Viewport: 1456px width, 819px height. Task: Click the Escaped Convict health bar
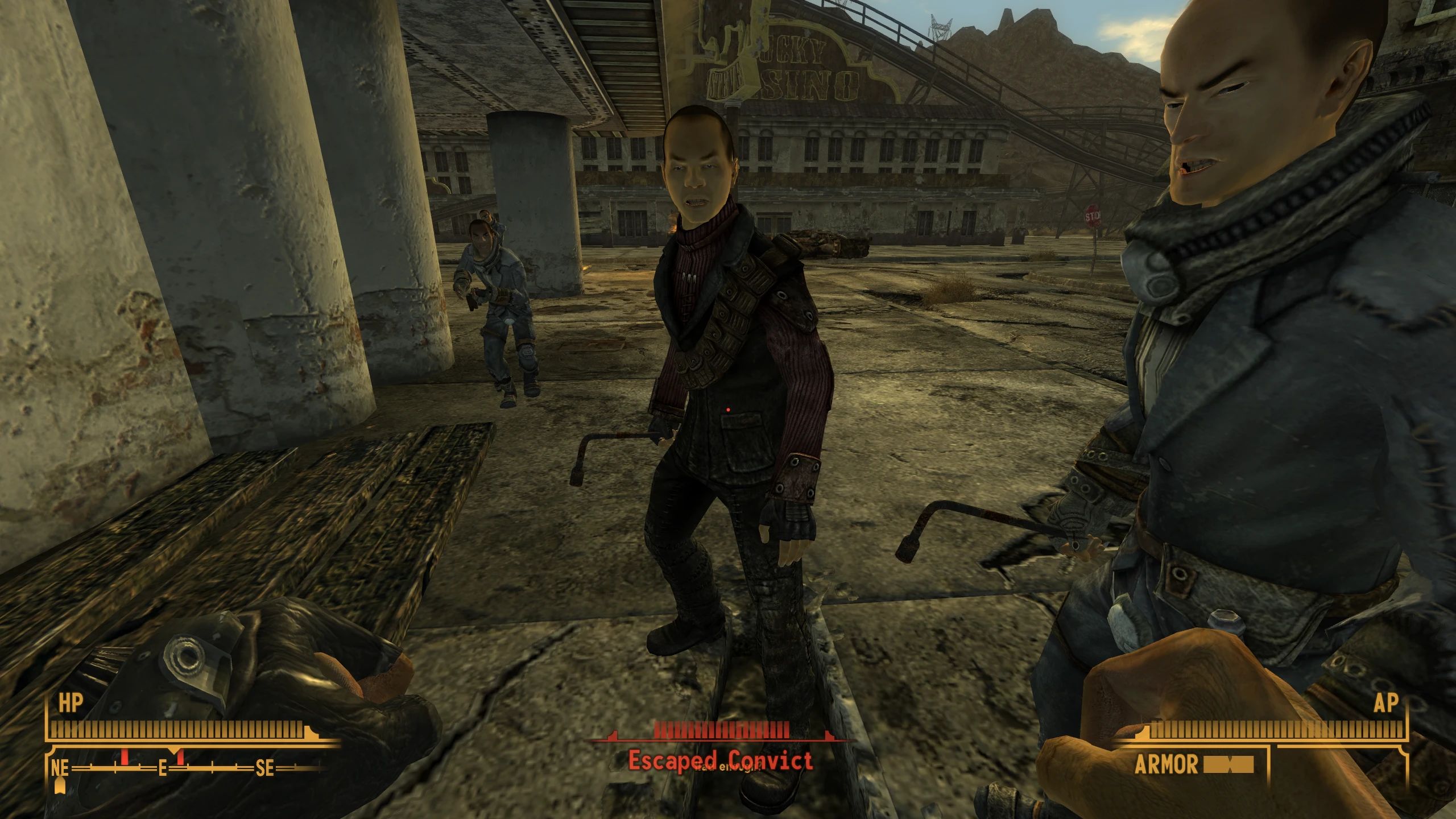tap(722, 730)
